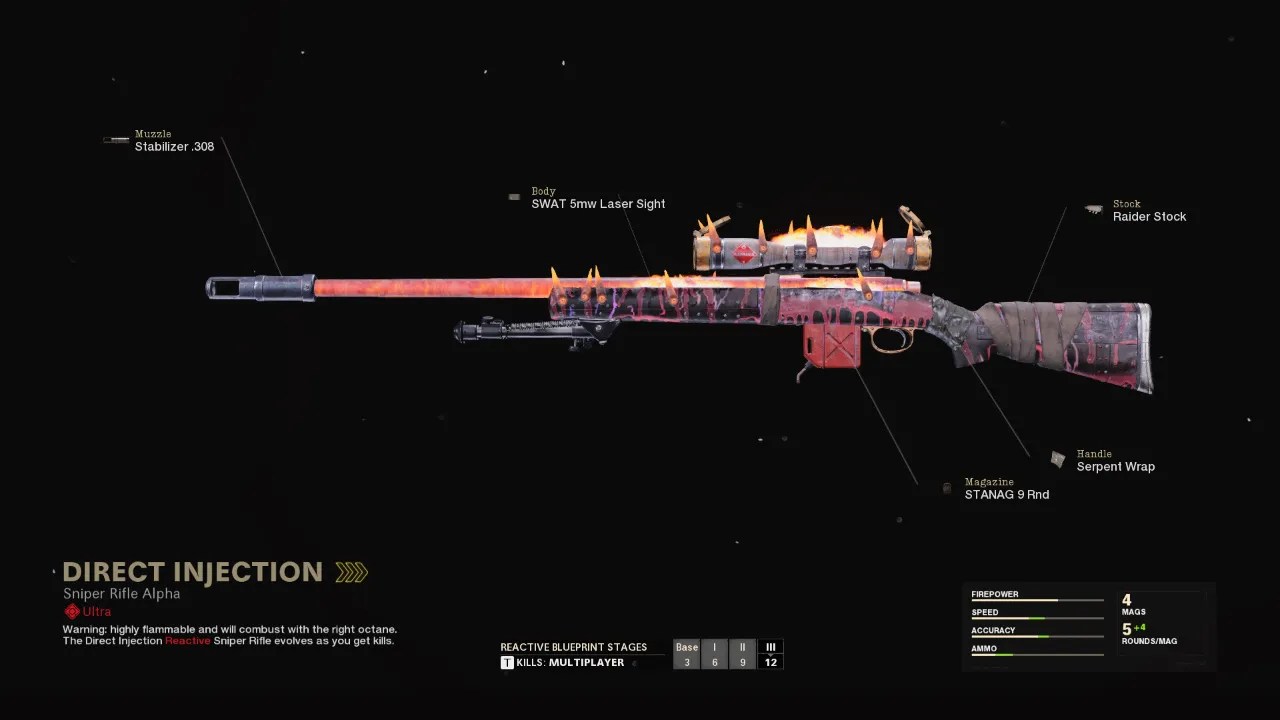Image resolution: width=1280 pixels, height=720 pixels.
Task: Select the Muzzle attachment icon
Action: pos(115,139)
